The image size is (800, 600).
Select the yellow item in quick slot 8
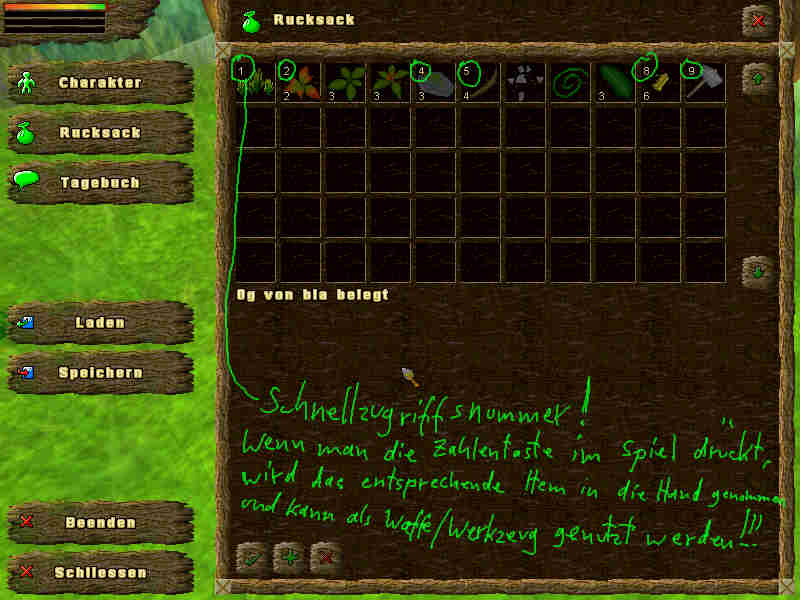coord(660,82)
